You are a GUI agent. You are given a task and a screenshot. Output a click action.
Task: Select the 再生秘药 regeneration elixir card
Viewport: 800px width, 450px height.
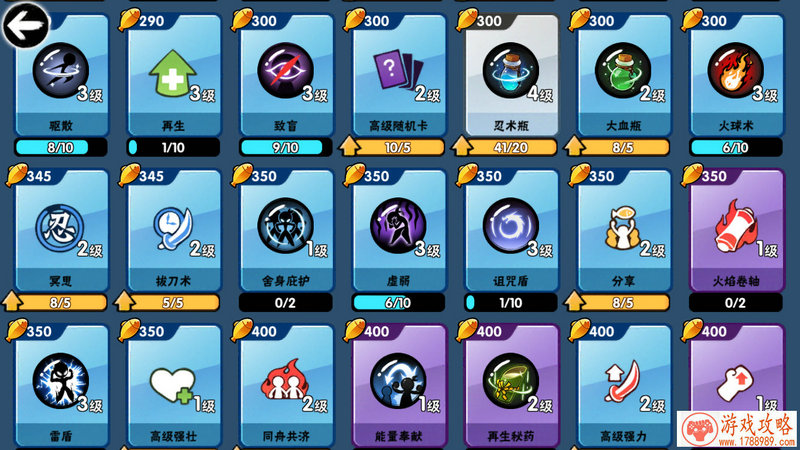pyautogui.click(x=511, y=385)
